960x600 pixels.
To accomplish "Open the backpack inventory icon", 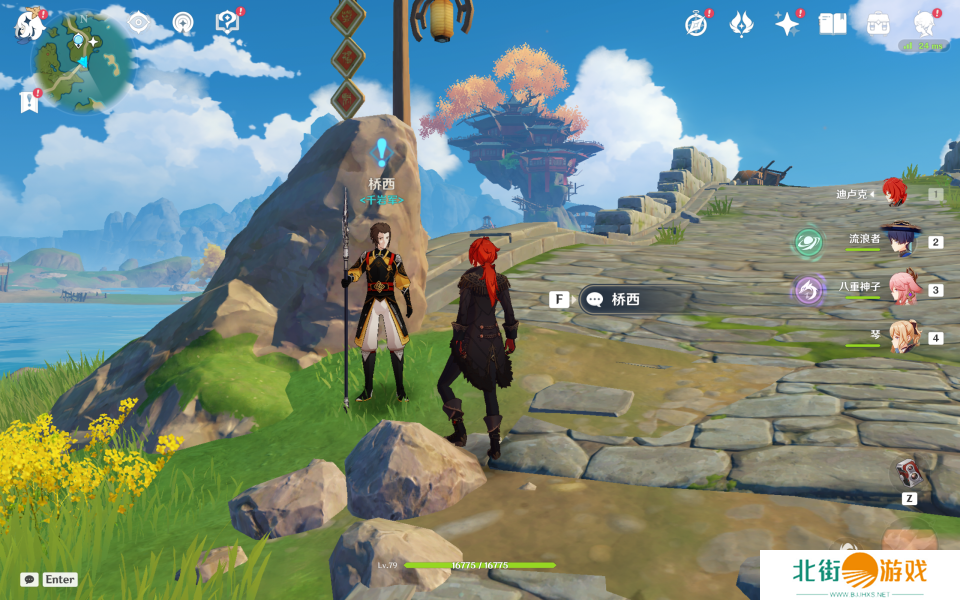I will (879, 24).
